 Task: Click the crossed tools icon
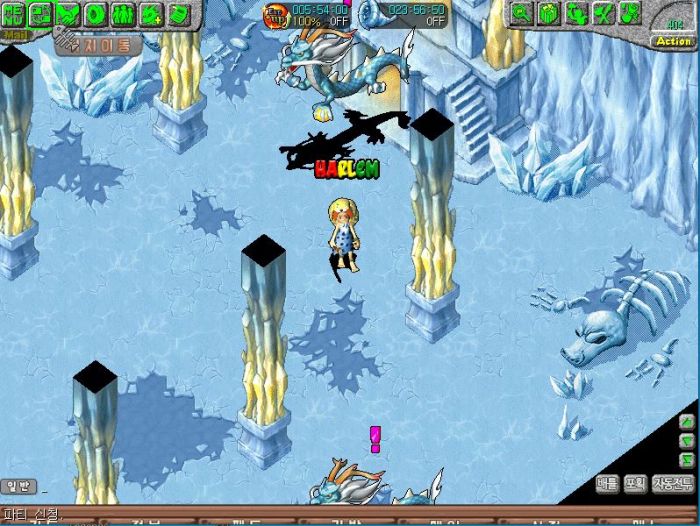pos(603,13)
